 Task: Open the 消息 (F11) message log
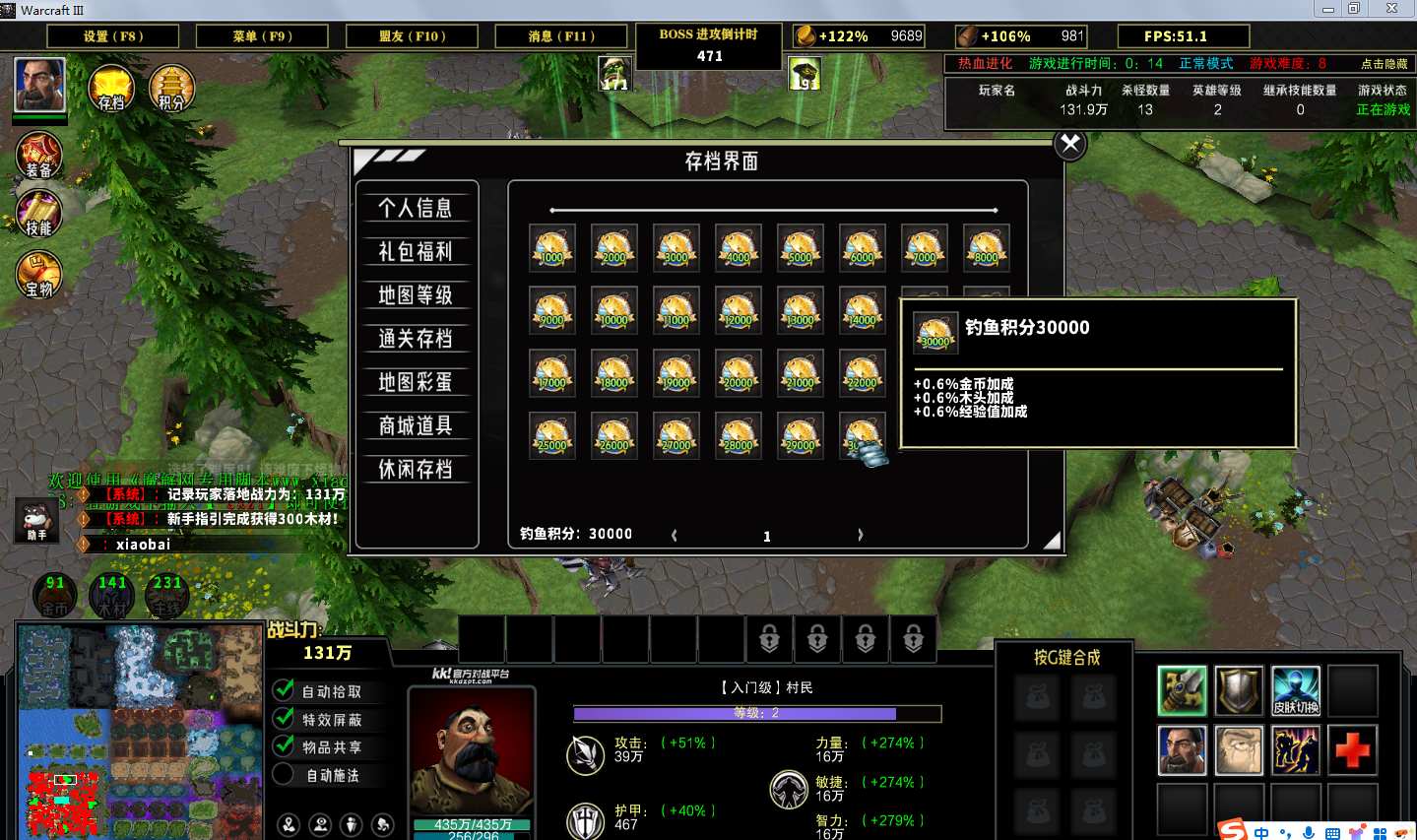(562, 36)
